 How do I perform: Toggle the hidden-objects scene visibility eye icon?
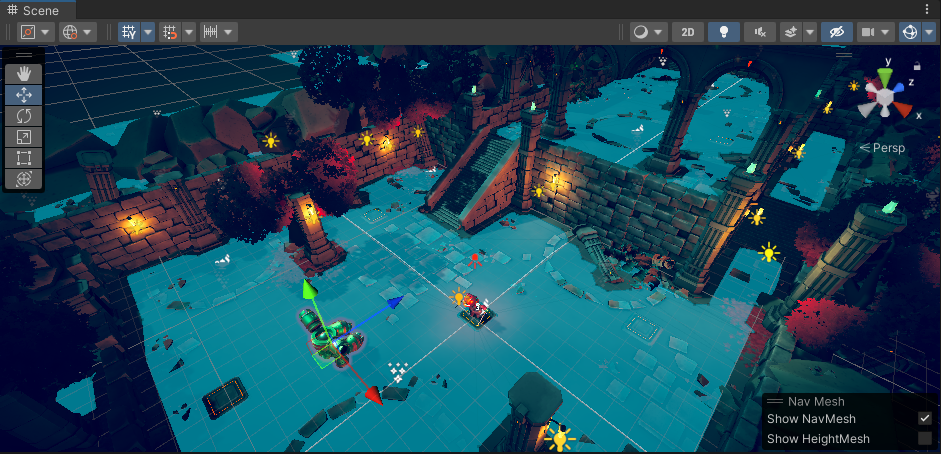[x=838, y=32]
